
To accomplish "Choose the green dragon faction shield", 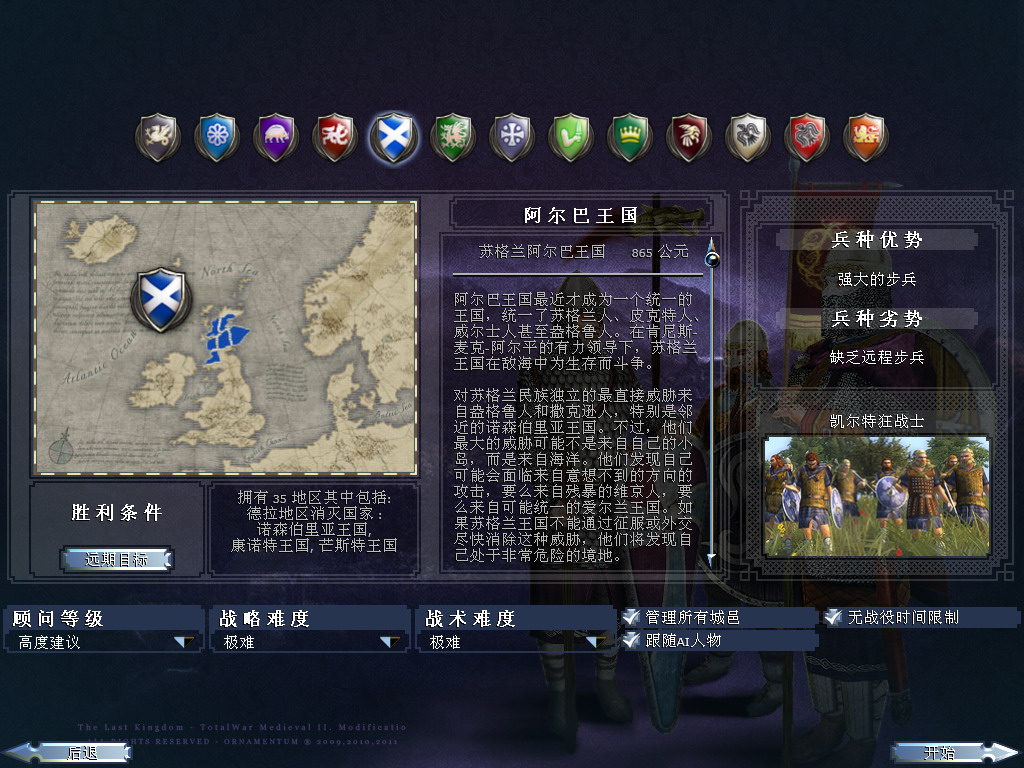I will [452, 137].
